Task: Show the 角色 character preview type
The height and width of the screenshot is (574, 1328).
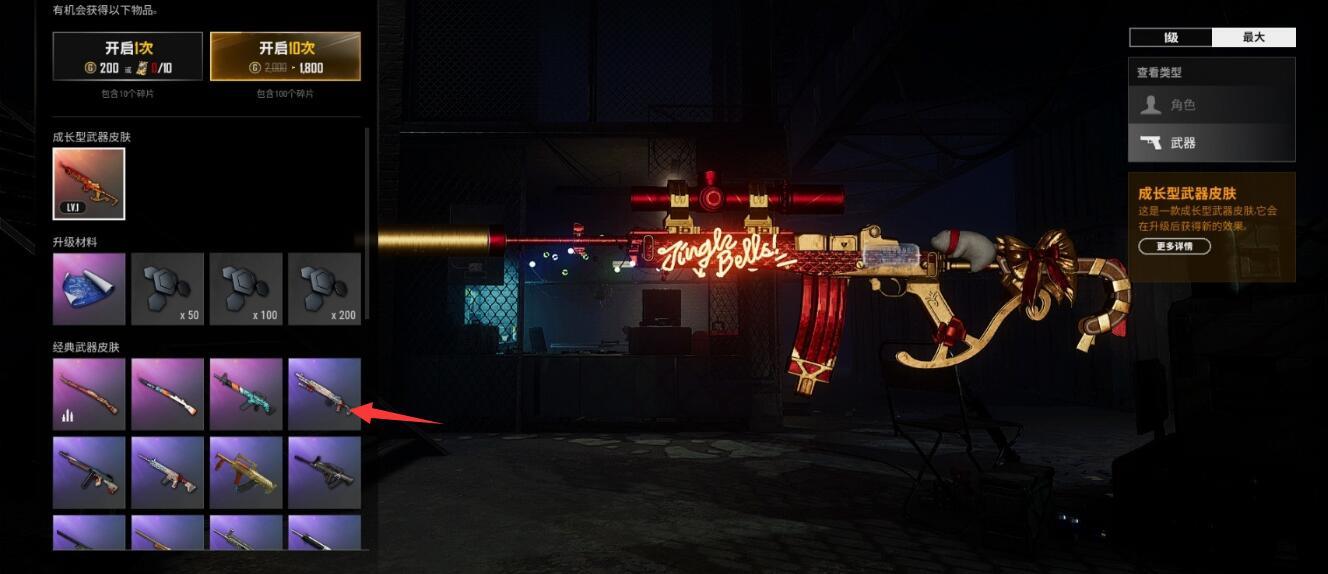Action: pyautogui.click(x=1212, y=105)
